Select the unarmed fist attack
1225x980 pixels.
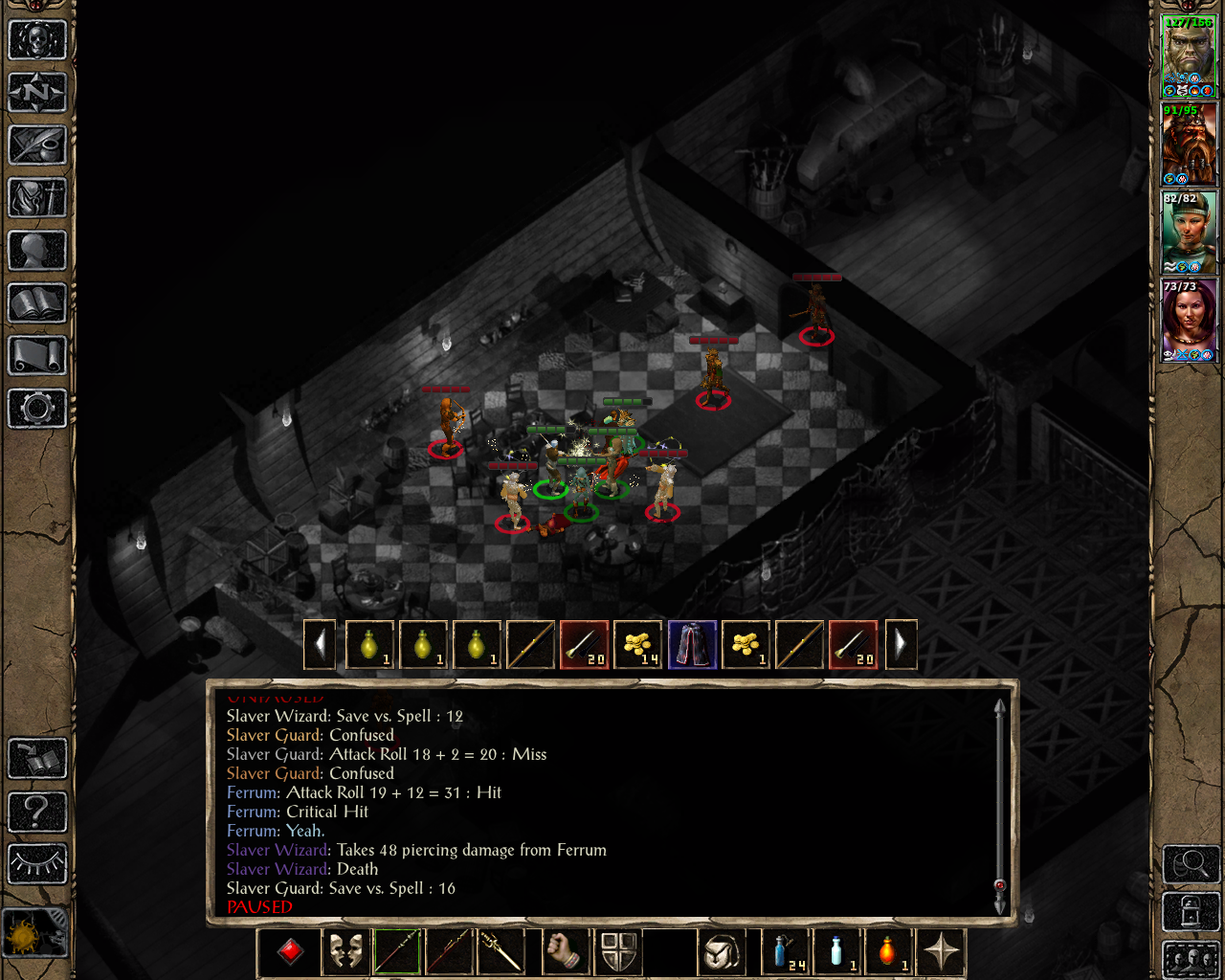coord(565,952)
